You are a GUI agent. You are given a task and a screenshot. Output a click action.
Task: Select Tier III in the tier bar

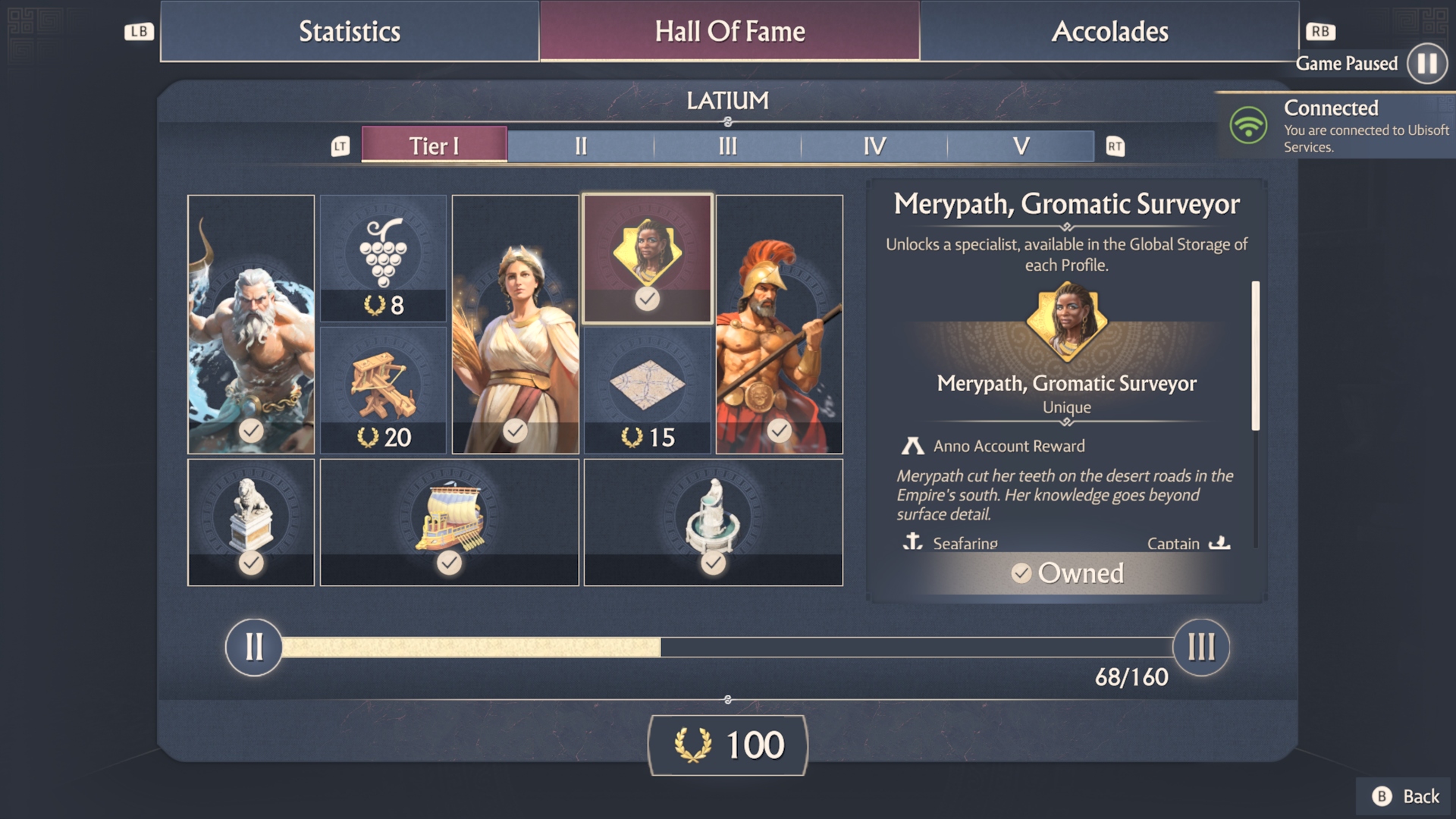click(726, 146)
